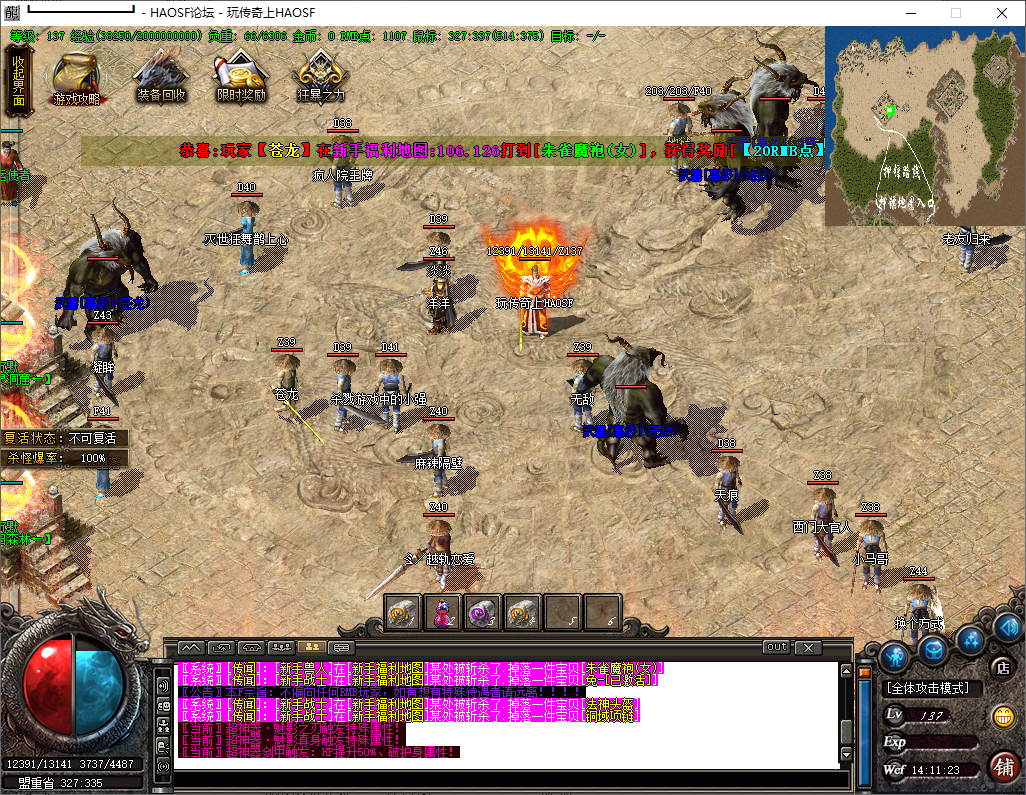Activate the 狂暴之力 berserk power icon
This screenshot has width=1026, height=795.
pyautogui.click(x=321, y=76)
